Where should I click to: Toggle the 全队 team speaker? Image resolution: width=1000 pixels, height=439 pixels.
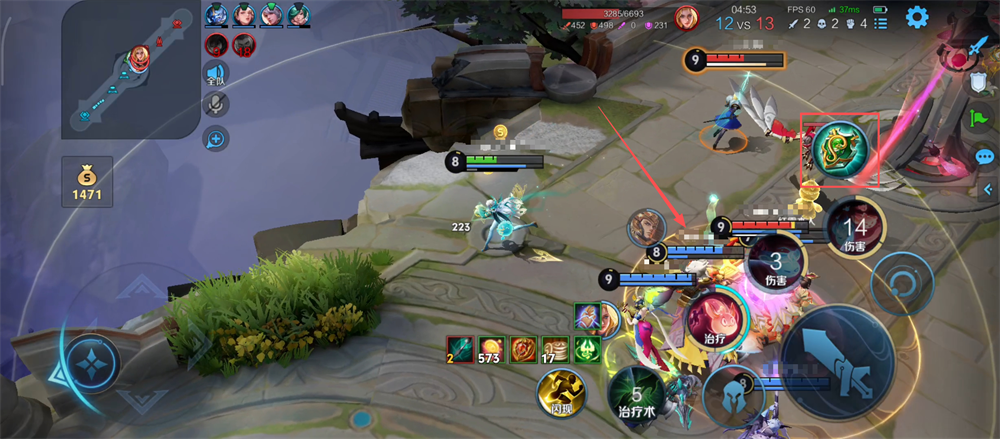click(x=215, y=73)
